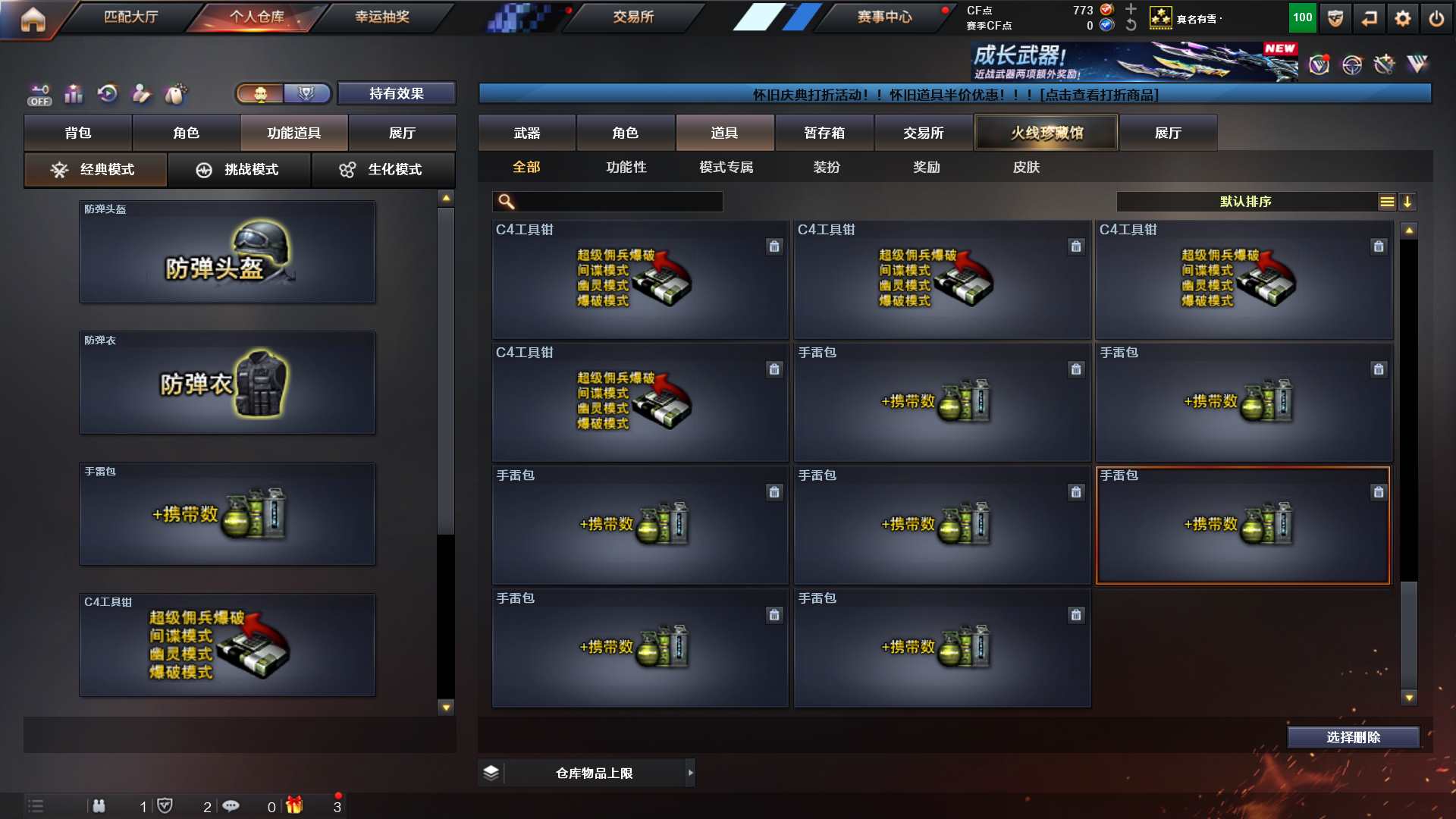Click the 选择删除 button
1456x819 pixels.
click(1353, 737)
